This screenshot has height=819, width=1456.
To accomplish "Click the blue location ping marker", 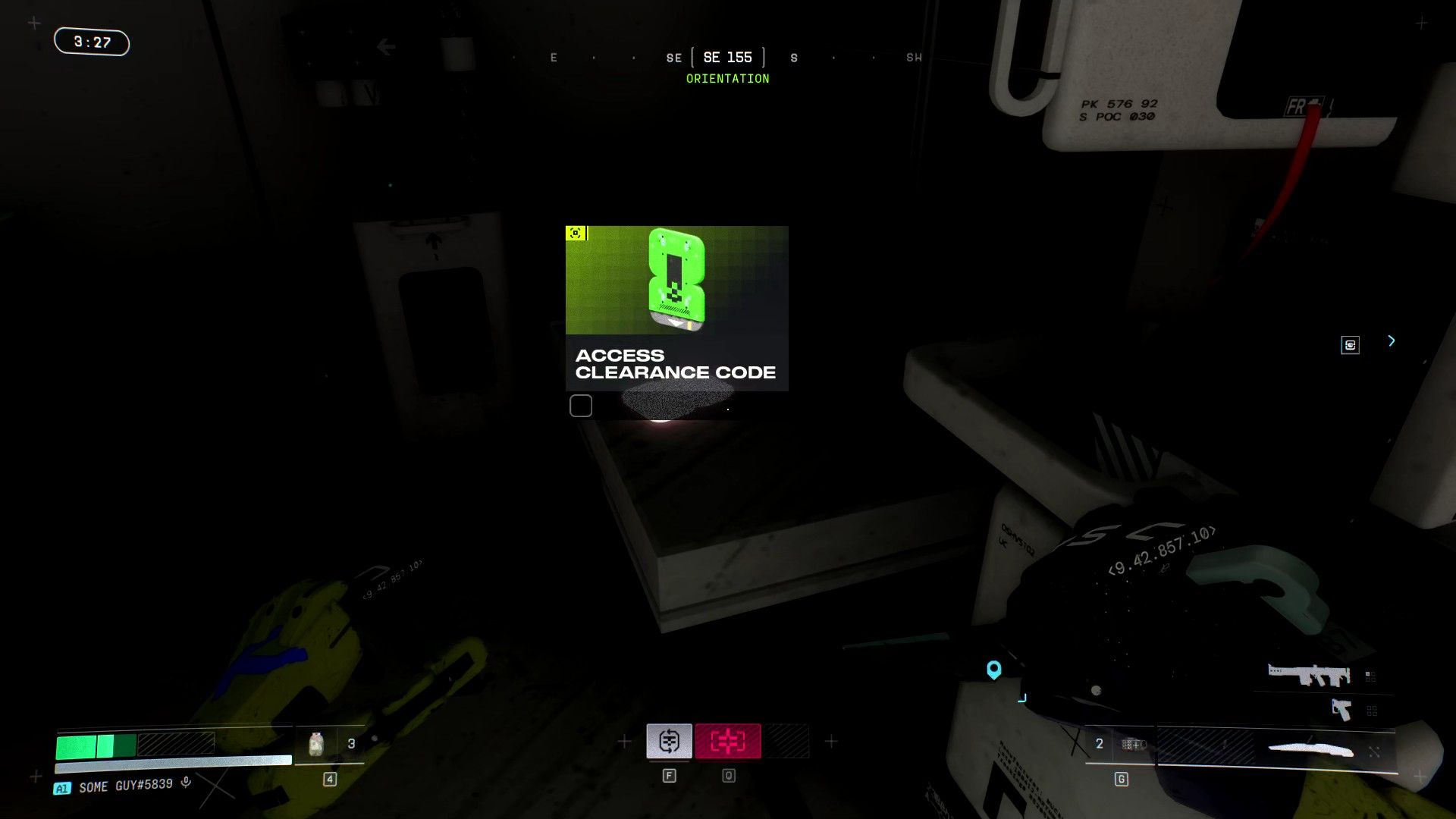I will pyautogui.click(x=993, y=670).
